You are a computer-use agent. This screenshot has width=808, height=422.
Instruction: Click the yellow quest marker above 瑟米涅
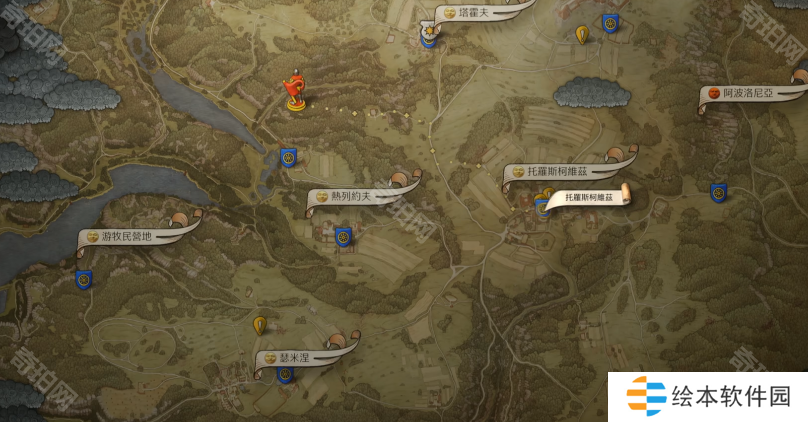coord(260,325)
